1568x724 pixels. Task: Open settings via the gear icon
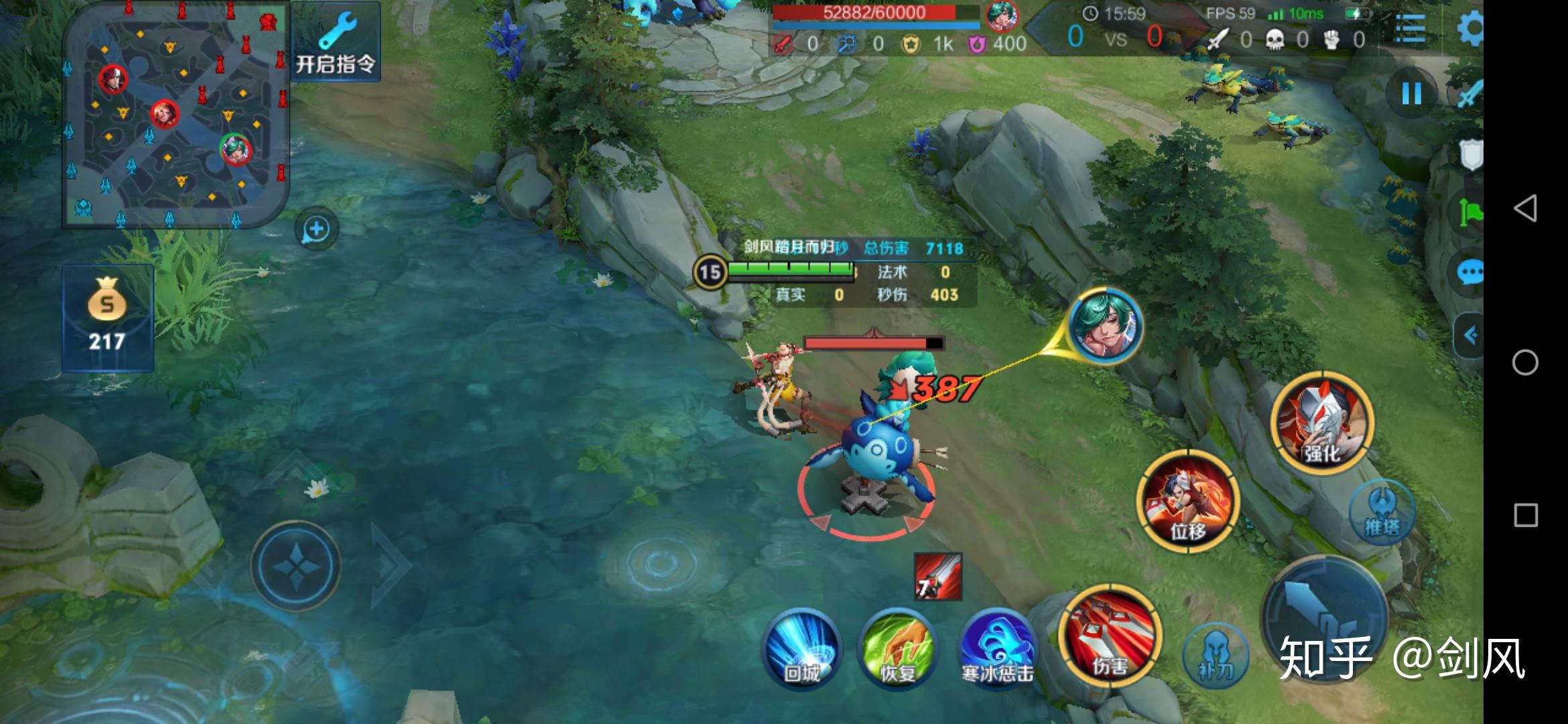(1471, 29)
